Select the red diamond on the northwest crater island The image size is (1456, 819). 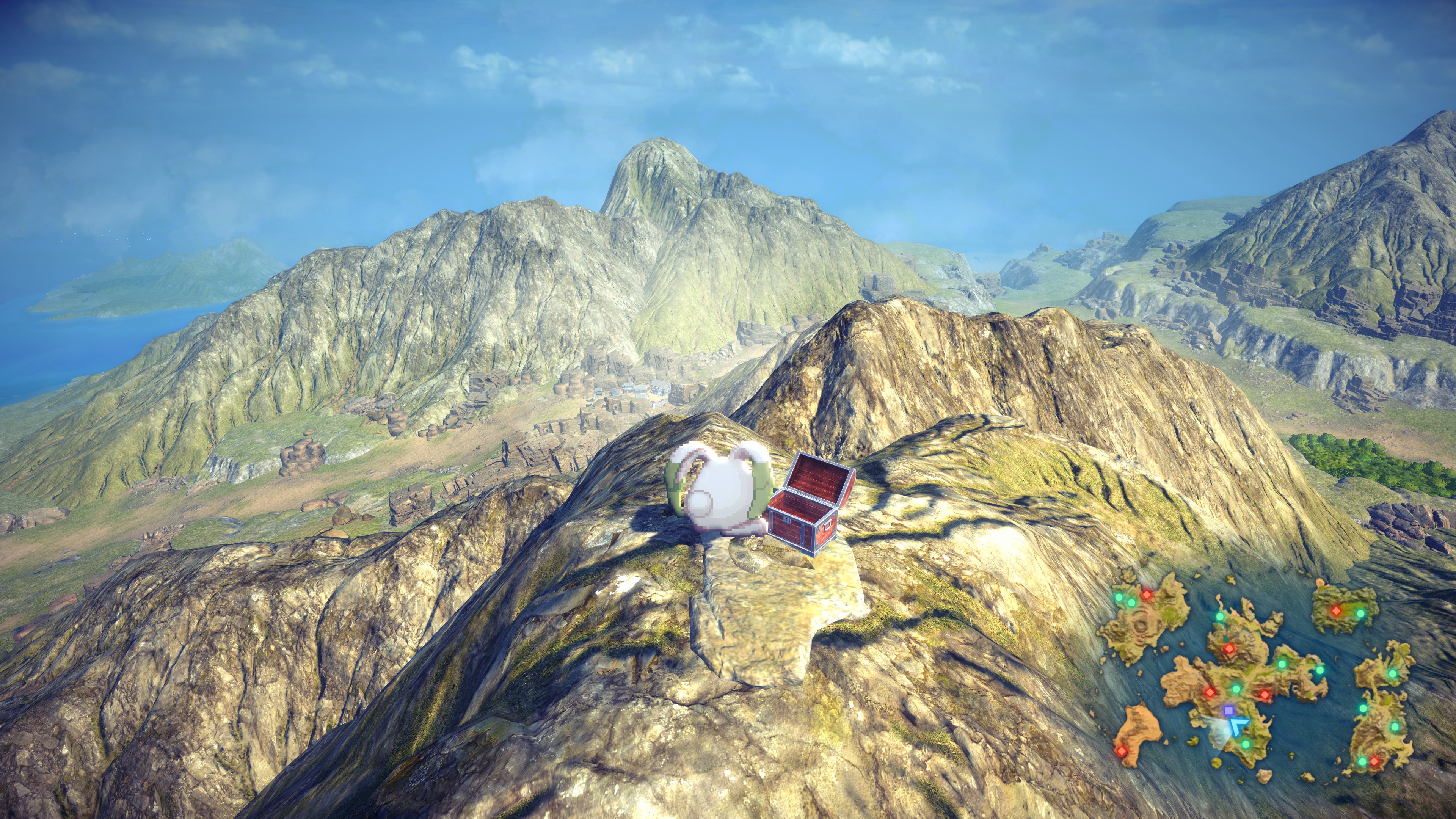pos(1146,595)
